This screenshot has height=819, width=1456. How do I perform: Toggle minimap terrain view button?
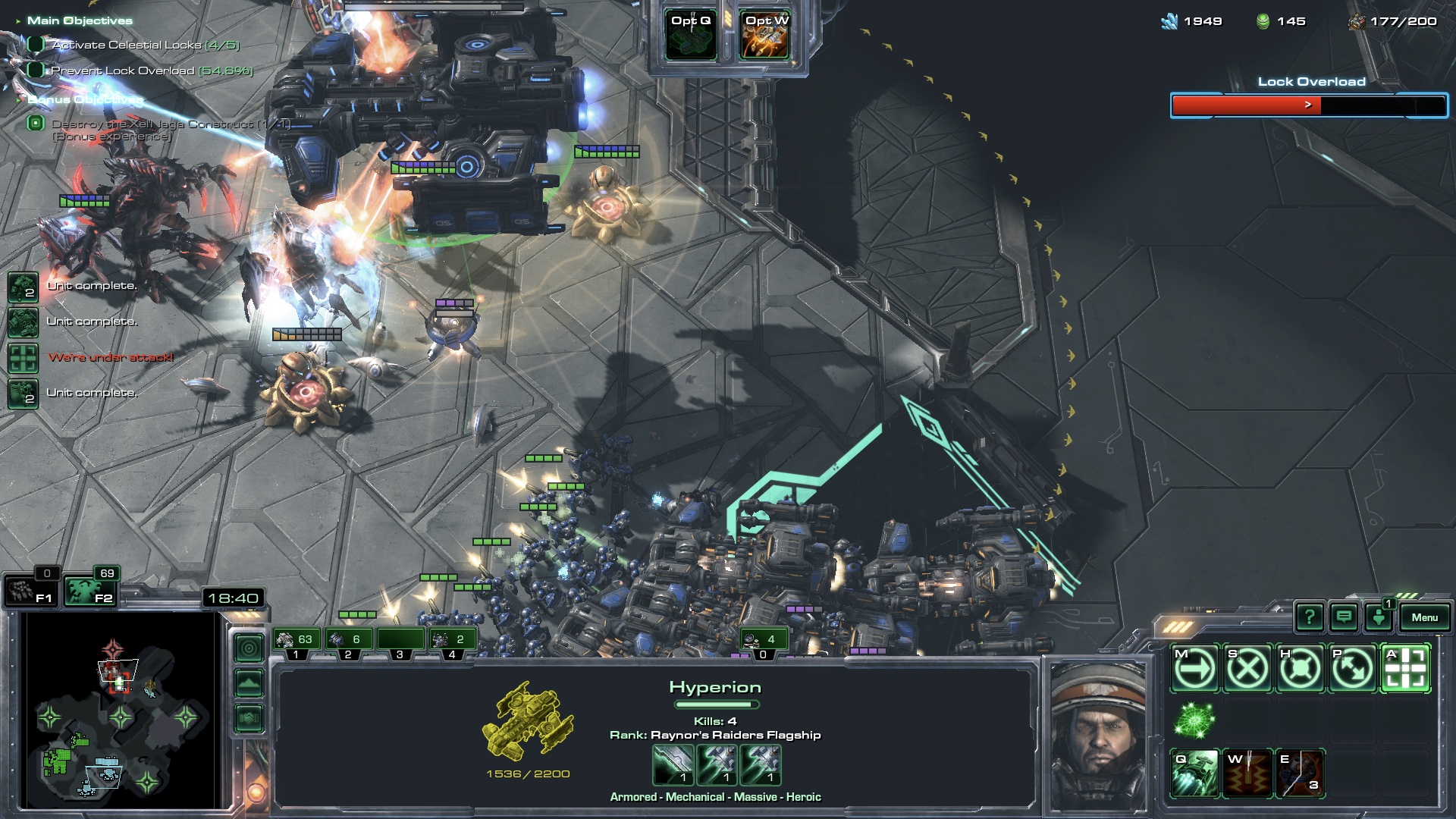[249, 683]
